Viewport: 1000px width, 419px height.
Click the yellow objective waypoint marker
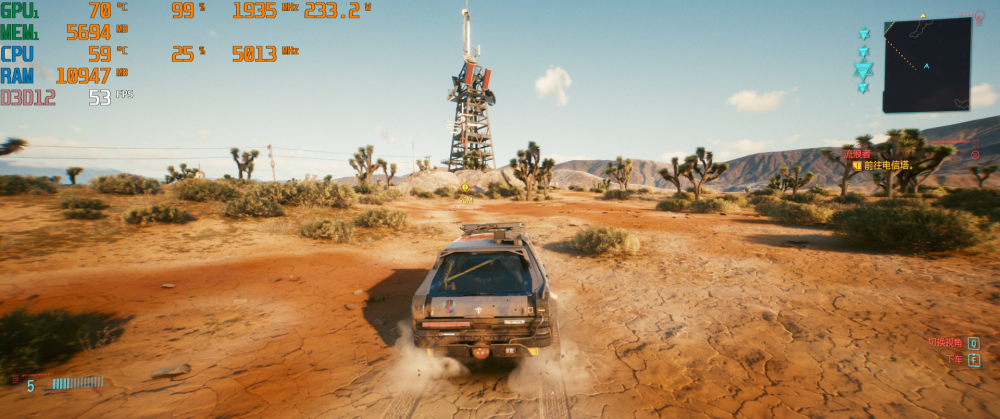pyautogui.click(x=464, y=188)
